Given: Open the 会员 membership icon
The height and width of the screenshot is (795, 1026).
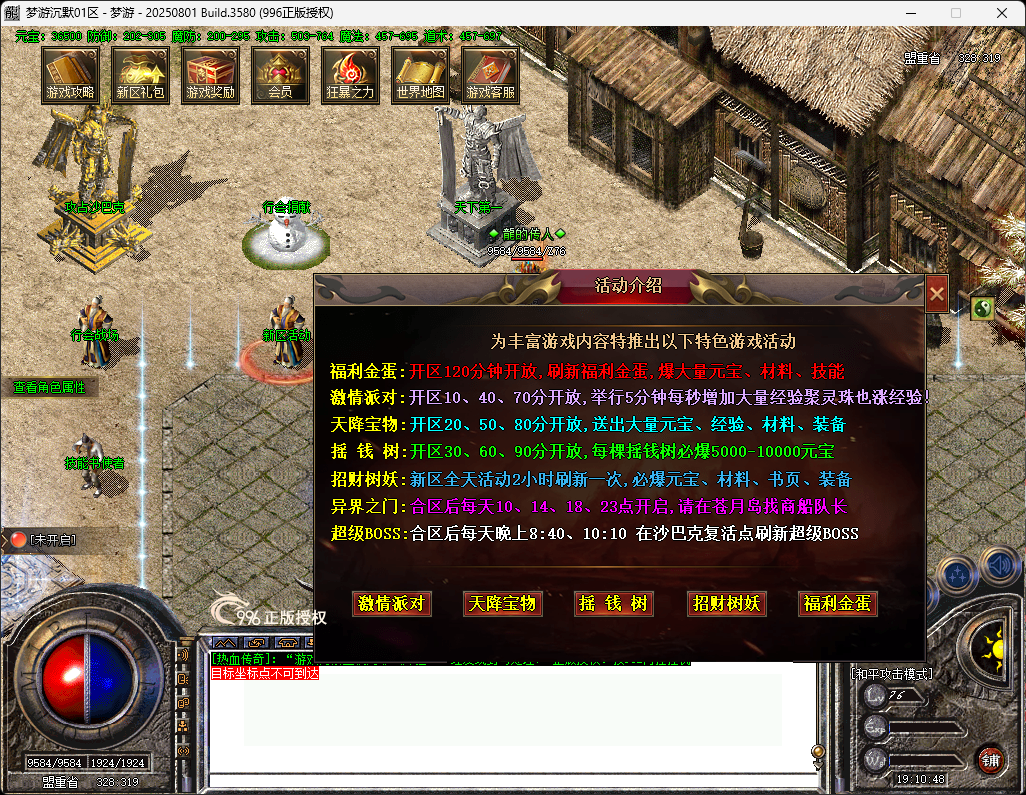Looking at the screenshot, I should (280, 74).
